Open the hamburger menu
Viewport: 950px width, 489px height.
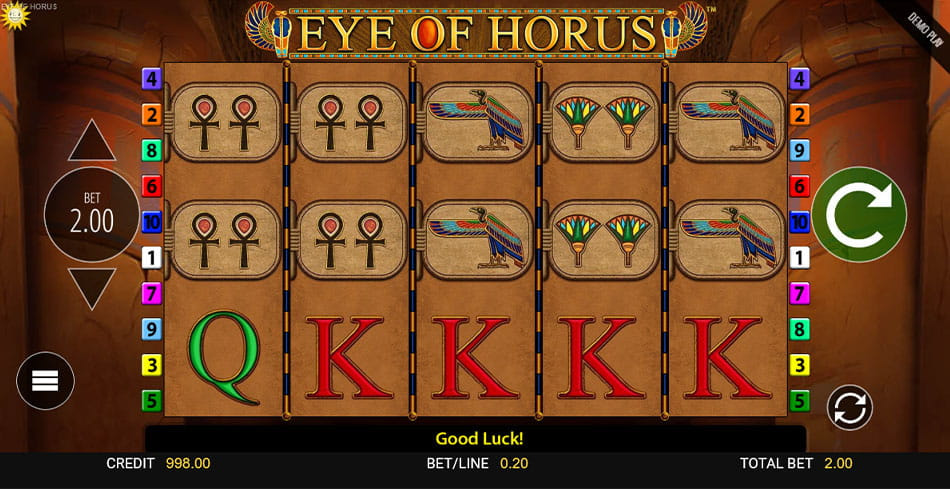45,381
